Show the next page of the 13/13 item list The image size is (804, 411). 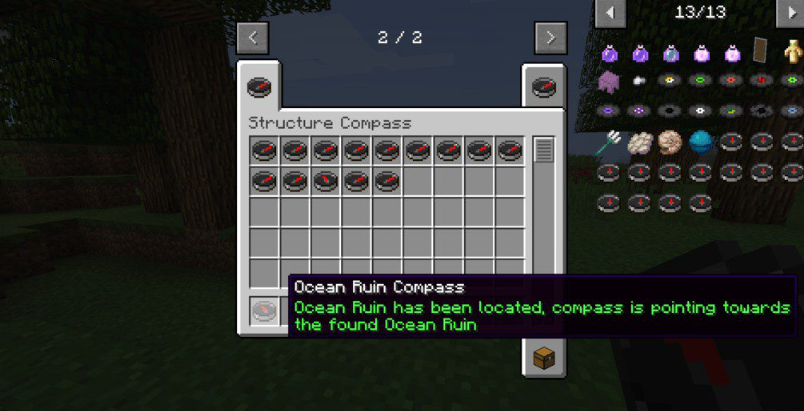click(790, 13)
